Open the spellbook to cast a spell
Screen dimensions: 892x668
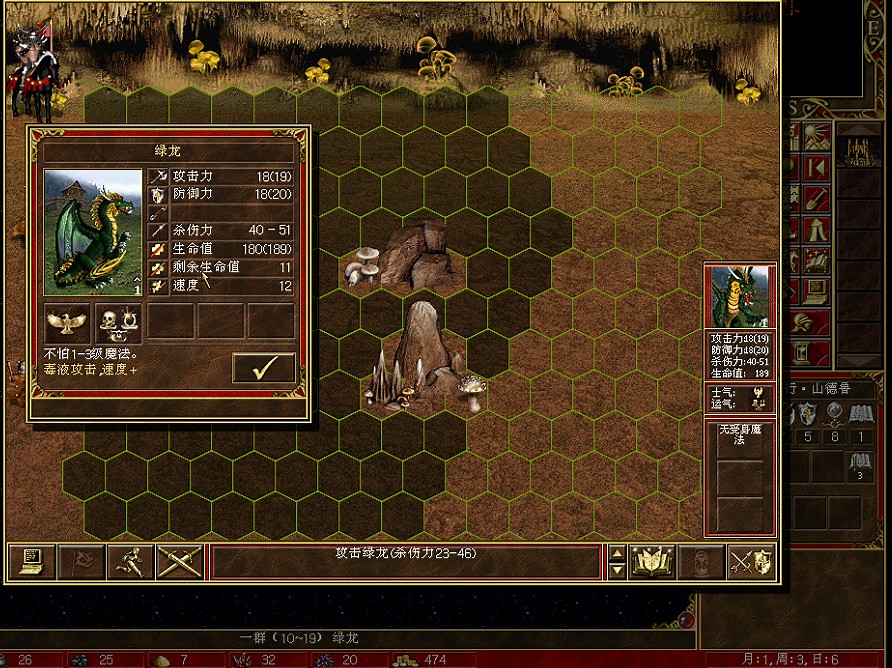tap(654, 562)
